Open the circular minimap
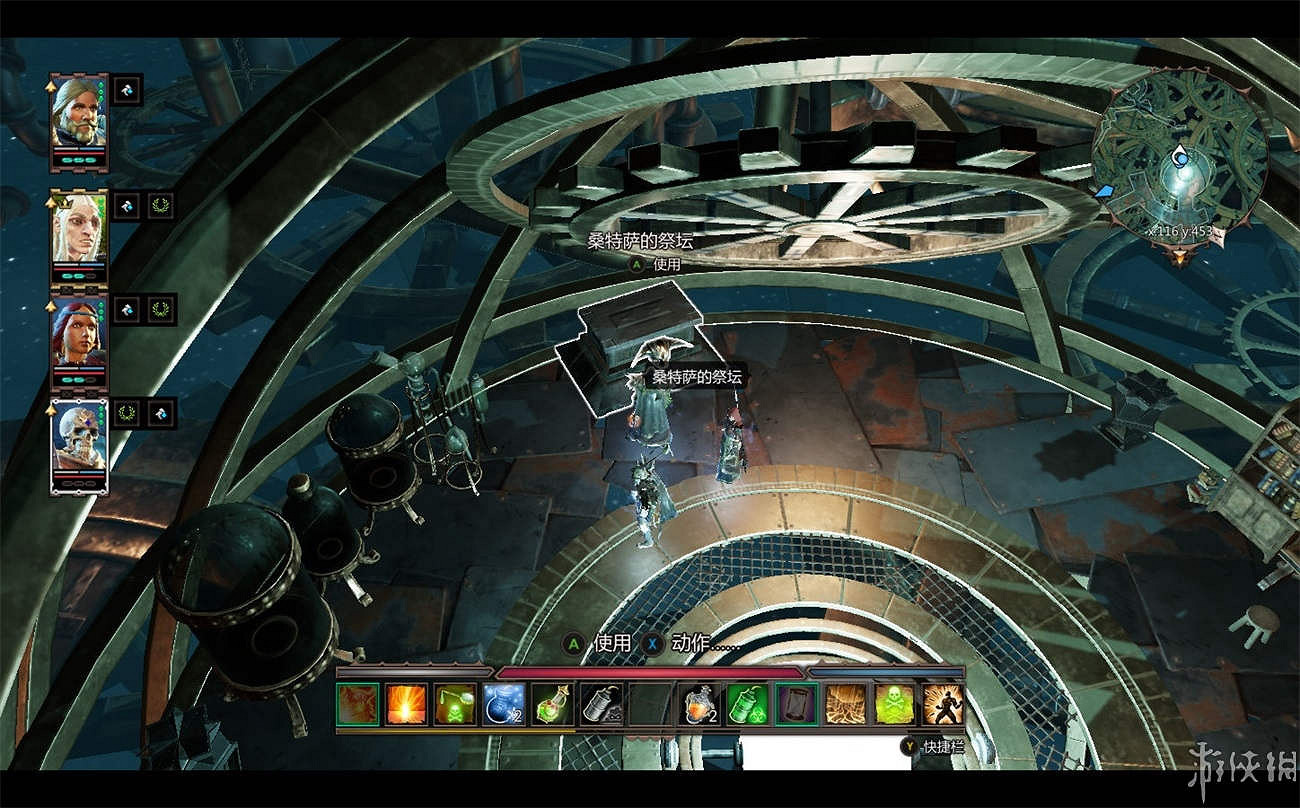This screenshot has height=808, width=1300. point(1179,158)
